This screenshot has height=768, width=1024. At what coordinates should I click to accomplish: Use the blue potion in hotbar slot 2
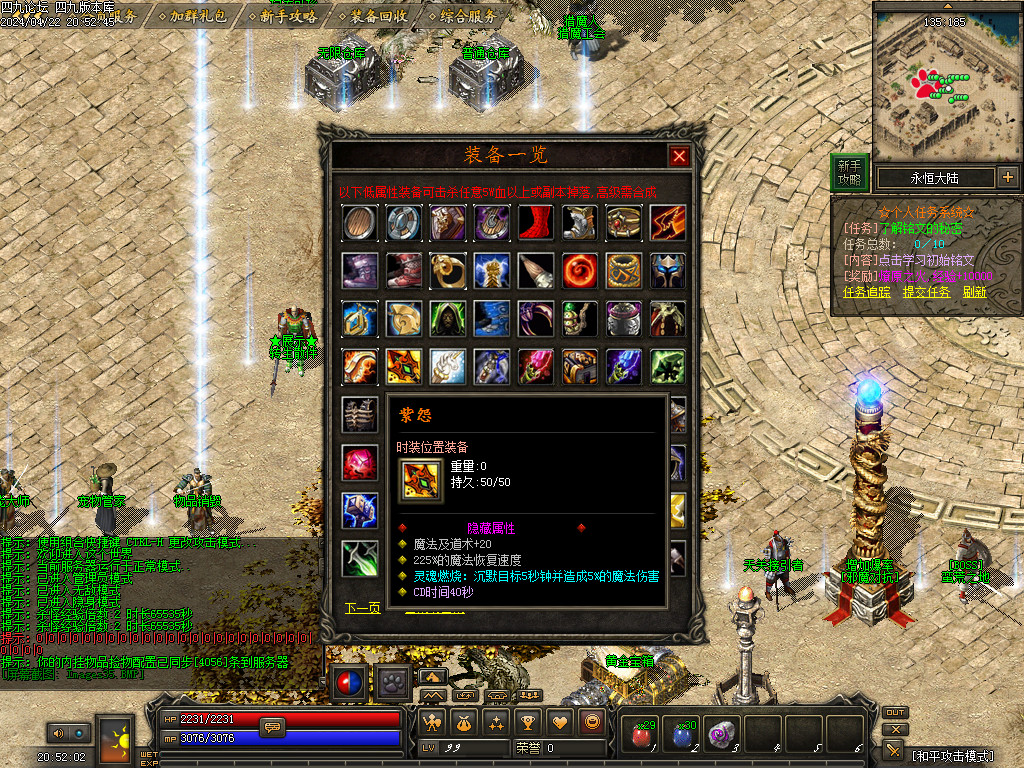681,736
